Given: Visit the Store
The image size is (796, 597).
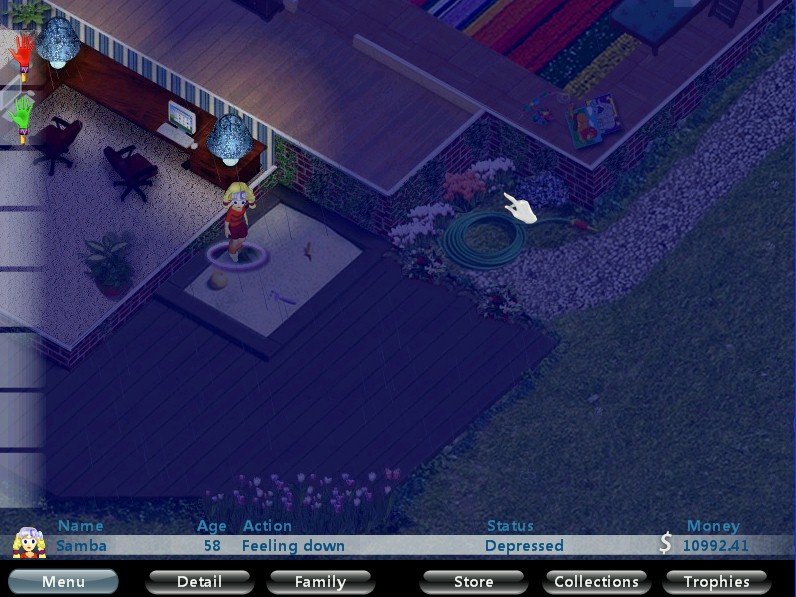Looking at the screenshot, I should click(473, 581).
